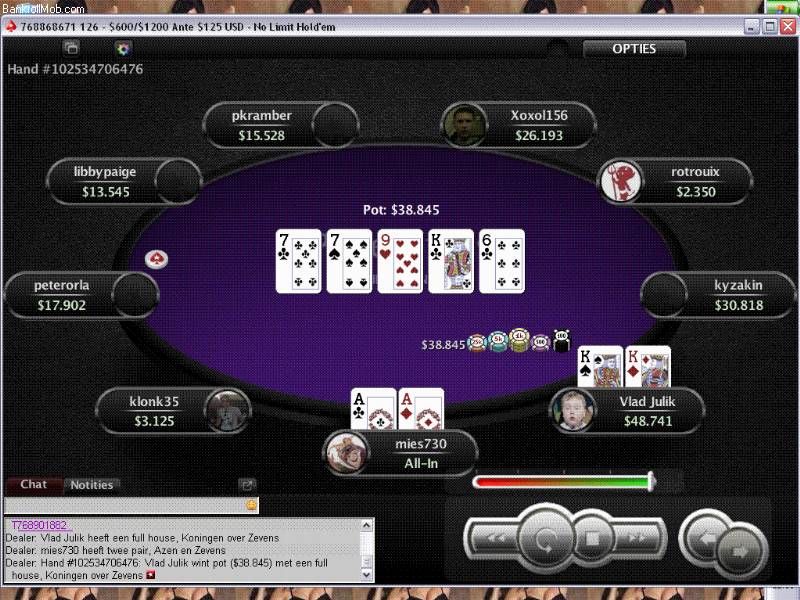
Task: Pop out the chat window
Action: pos(247,485)
